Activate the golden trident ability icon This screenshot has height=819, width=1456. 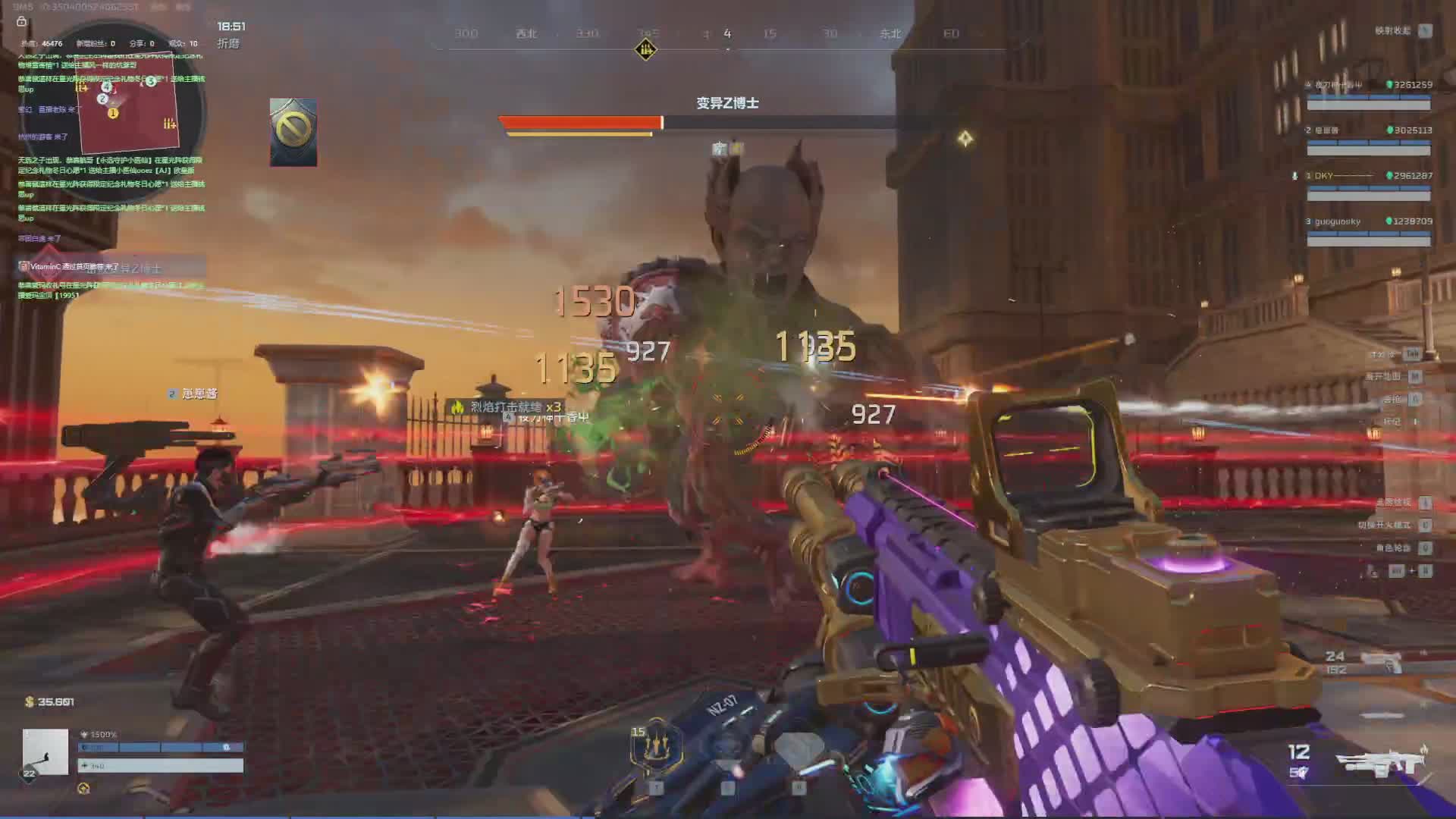click(x=656, y=746)
